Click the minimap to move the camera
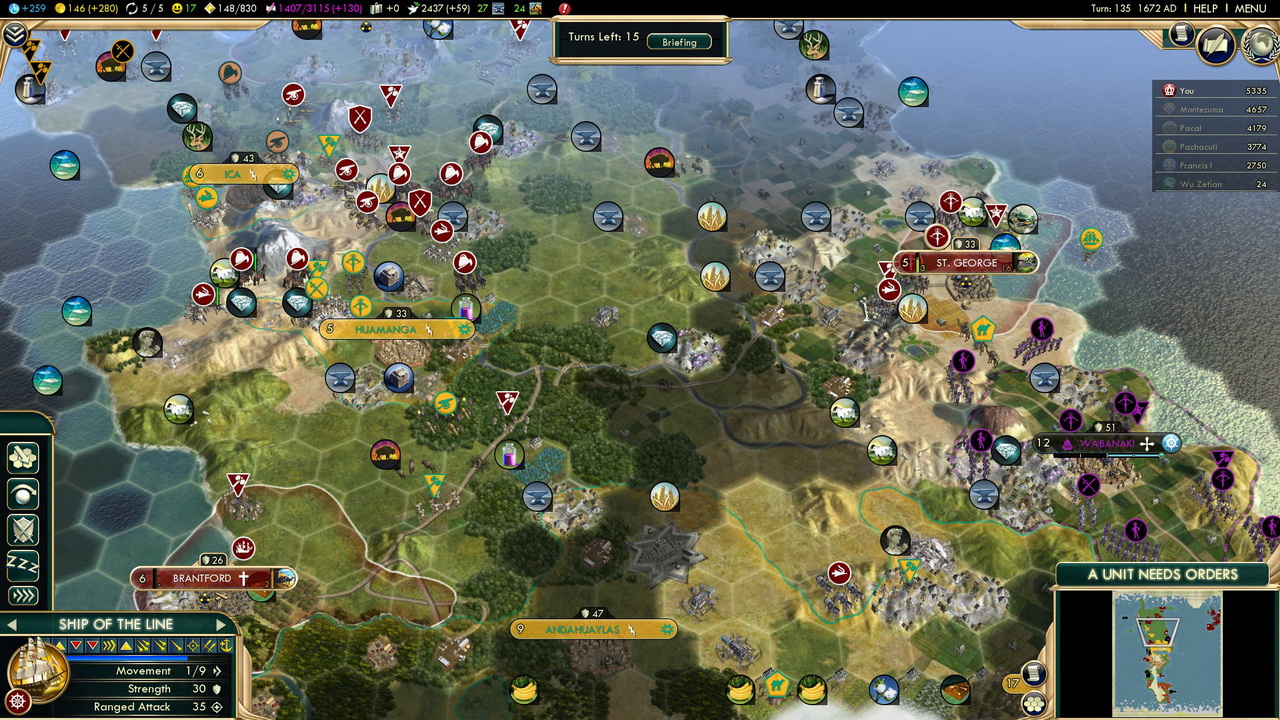Screen dimensions: 1280x720 pyautogui.click(x=1167, y=650)
